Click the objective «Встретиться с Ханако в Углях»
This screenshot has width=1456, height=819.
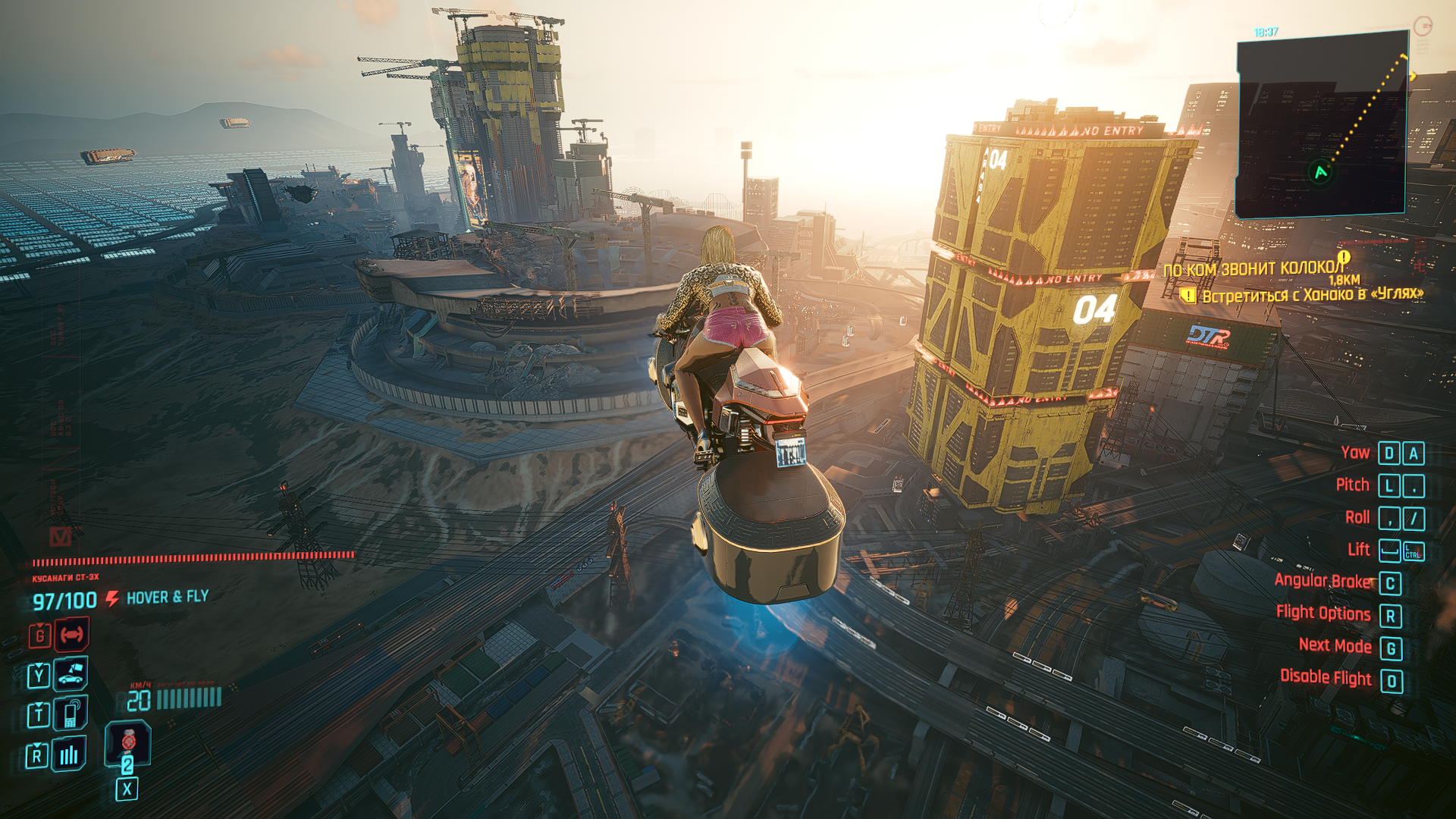(1312, 295)
